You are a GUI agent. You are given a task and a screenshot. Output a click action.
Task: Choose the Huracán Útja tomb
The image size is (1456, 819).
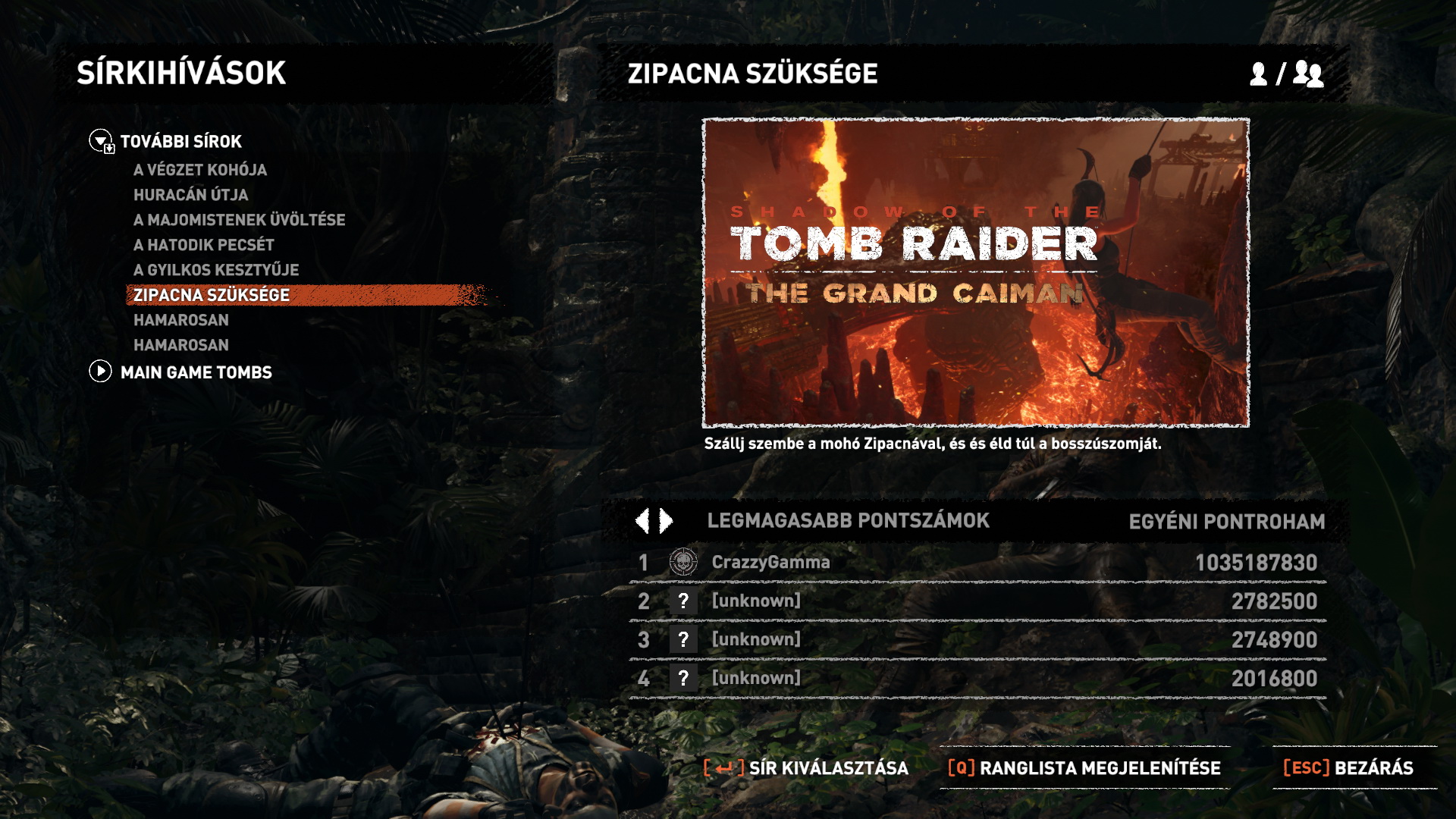tap(191, 195)
